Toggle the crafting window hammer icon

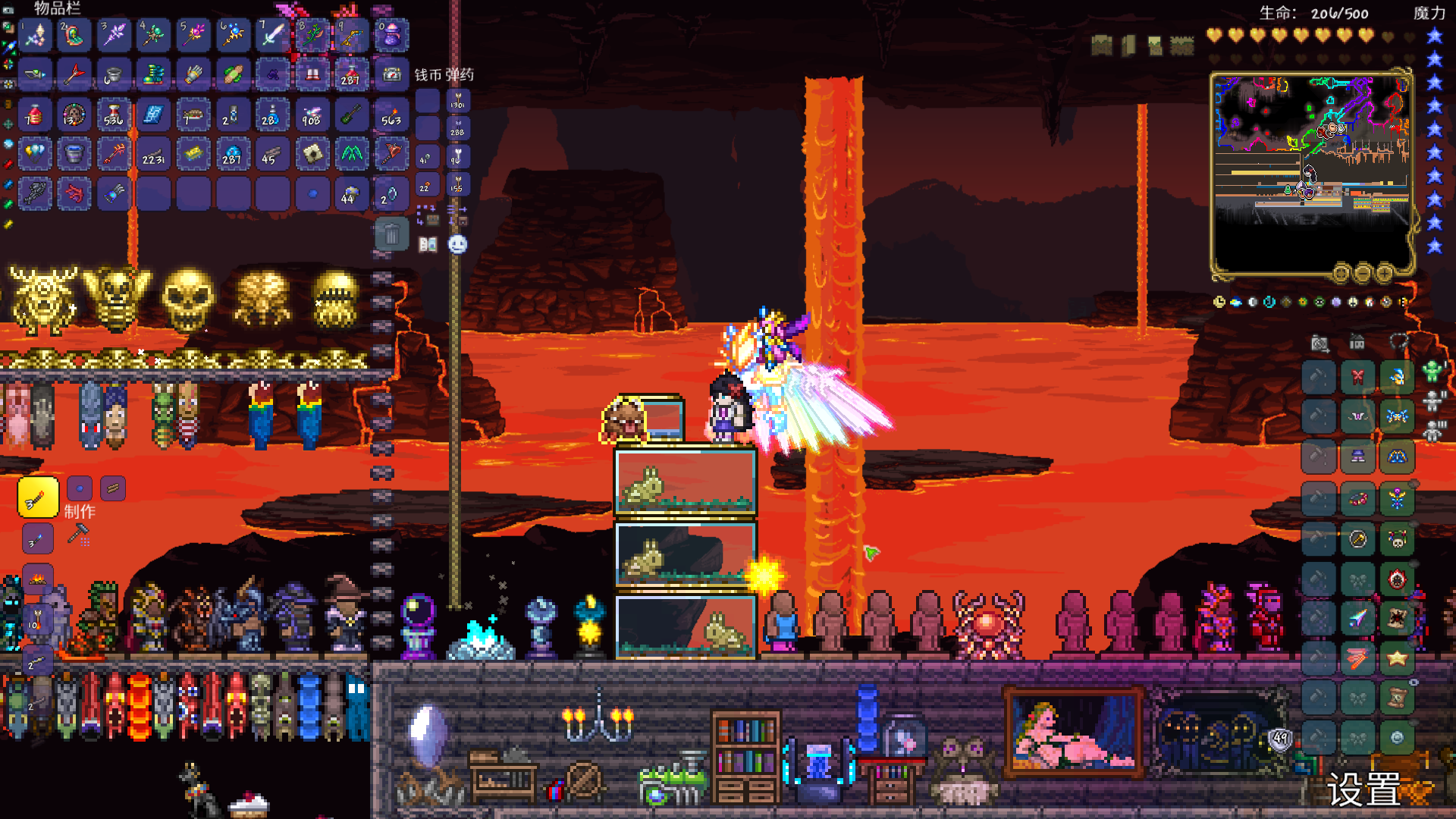tap(78, 535)
